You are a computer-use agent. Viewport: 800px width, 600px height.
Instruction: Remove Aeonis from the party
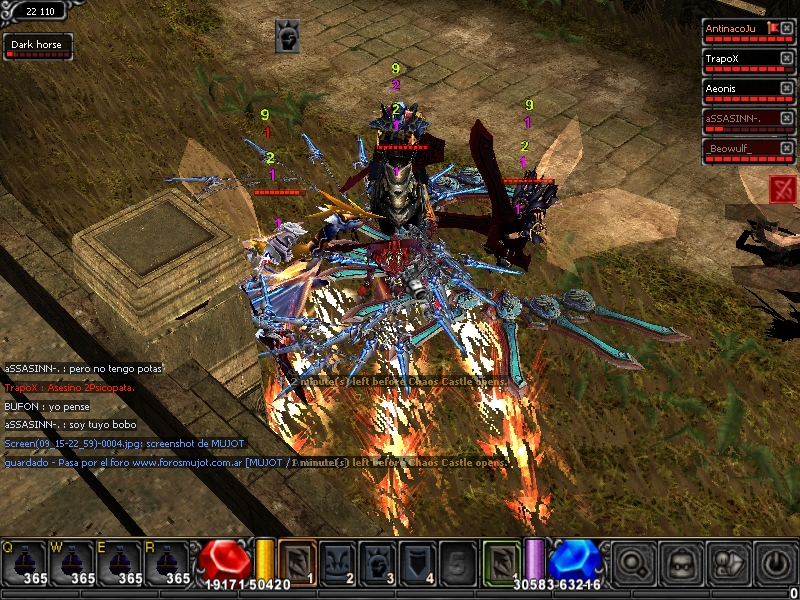tap(786, 88)
